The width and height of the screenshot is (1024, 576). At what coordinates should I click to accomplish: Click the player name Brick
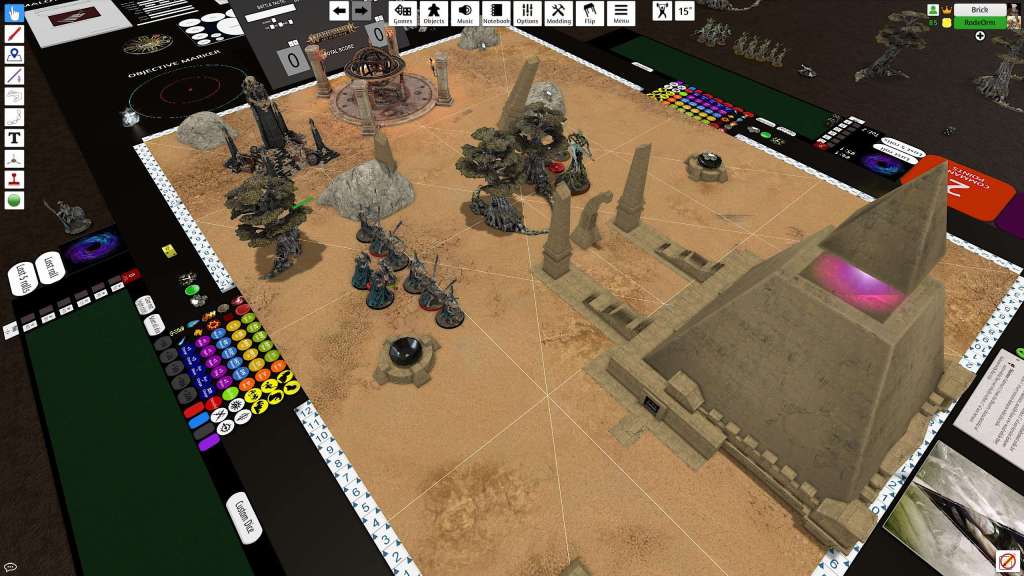pyautogui.click(x=979, y=9)
